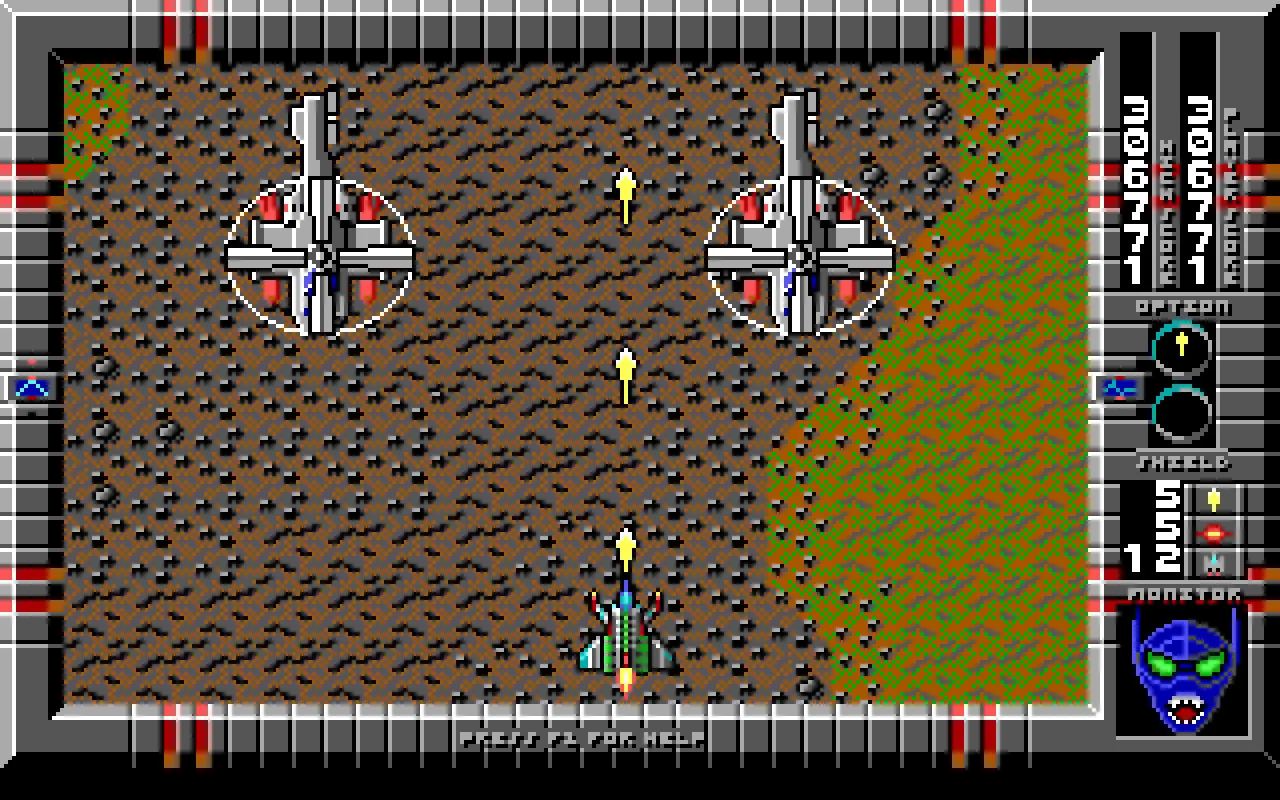Expand the SHIELD label section
Image resolution: width=1280 pixels, height=800 pixels.
pos(1185,463)
